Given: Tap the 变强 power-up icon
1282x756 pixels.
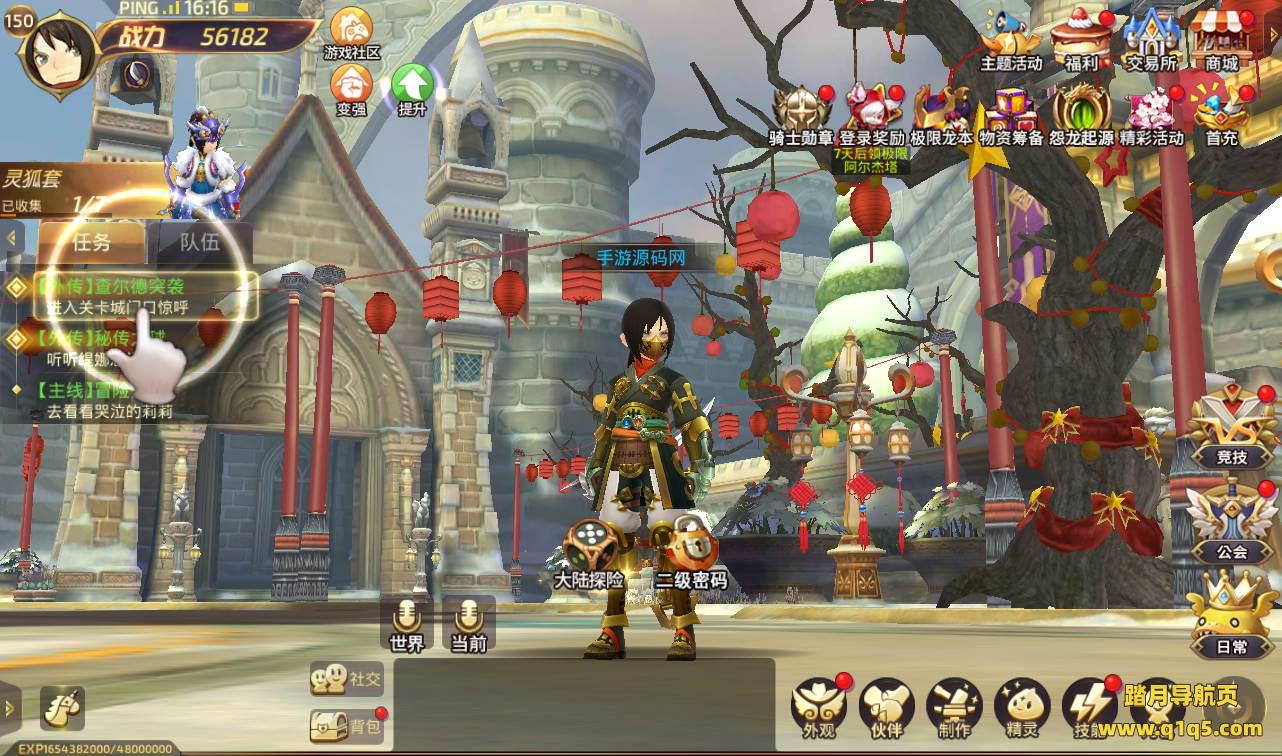Looking at the screenshot, I should coord(351,86).
